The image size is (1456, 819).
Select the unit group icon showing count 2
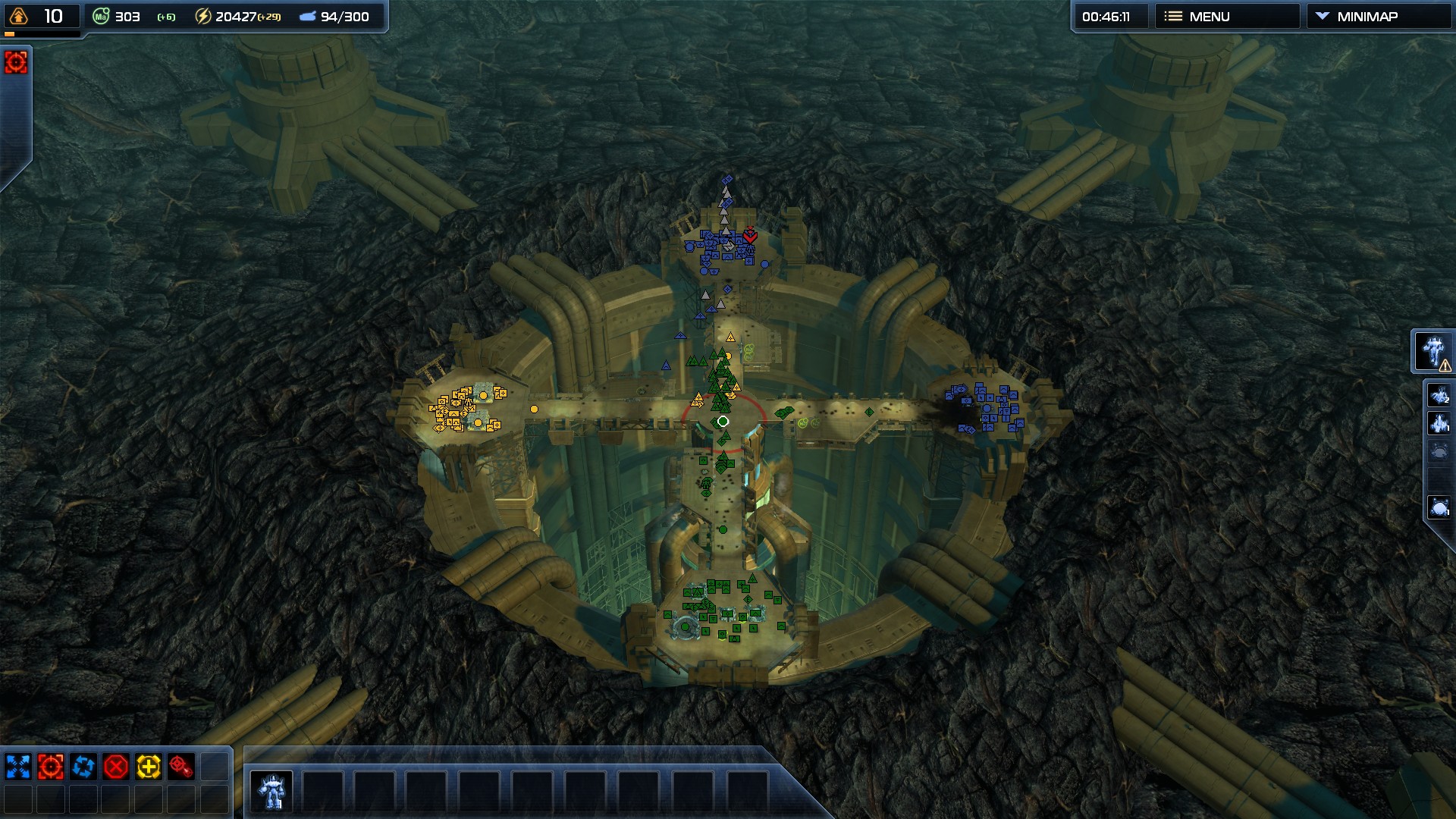pyautogui.click(x=1439, y=395)
